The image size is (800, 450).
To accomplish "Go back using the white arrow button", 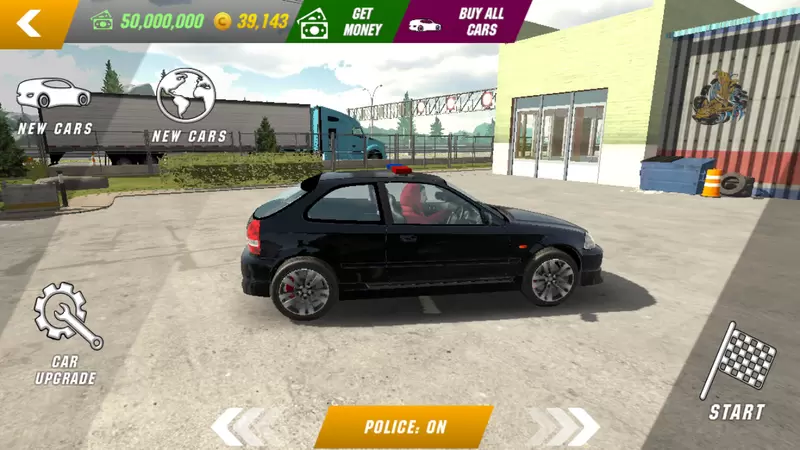I will 30,22.
